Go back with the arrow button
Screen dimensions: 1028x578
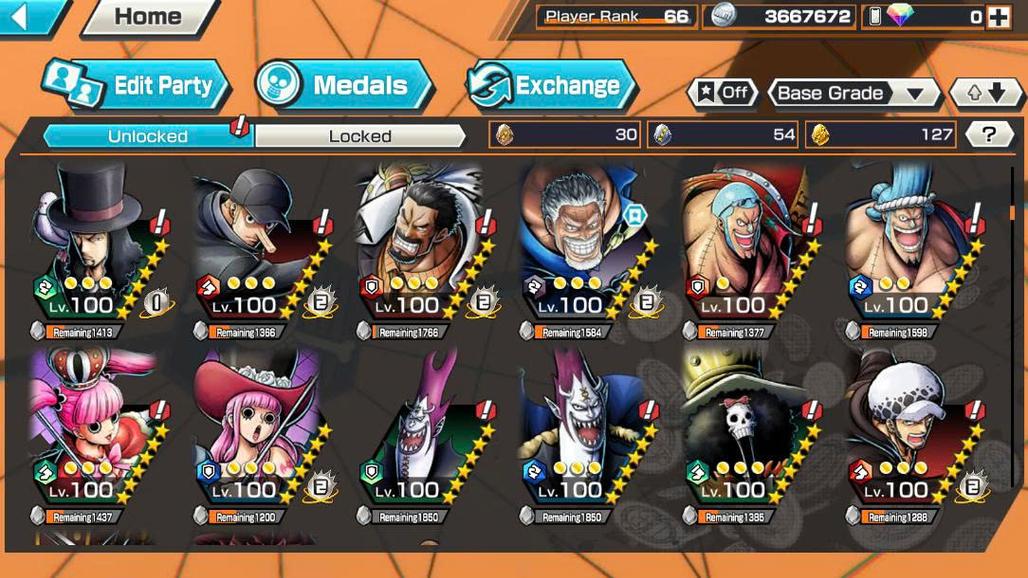tap(30, 16)
